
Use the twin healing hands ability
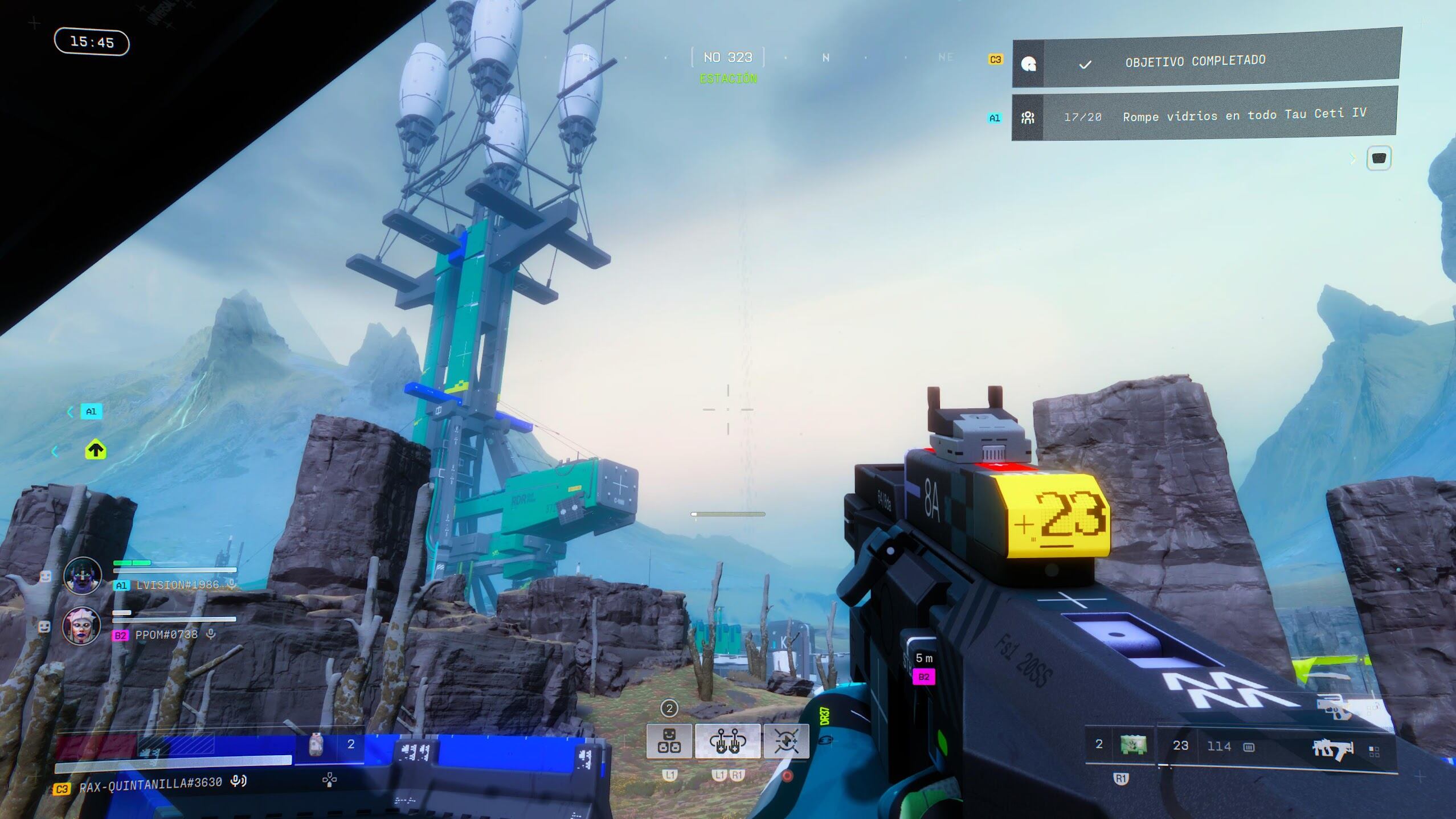pyautogui.click(x=727, y=741)
